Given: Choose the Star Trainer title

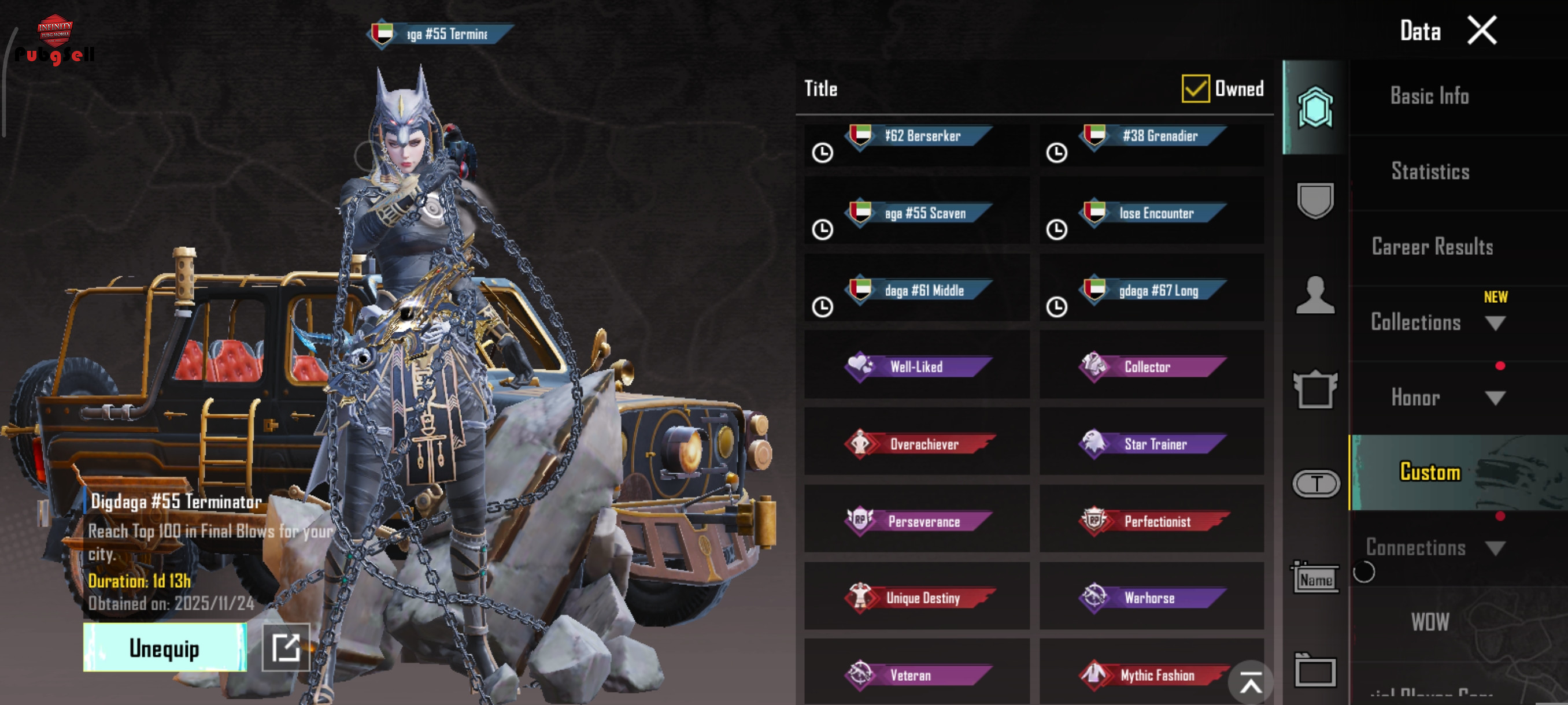Looking at the screenshot, I should [x=1152, y=443].
